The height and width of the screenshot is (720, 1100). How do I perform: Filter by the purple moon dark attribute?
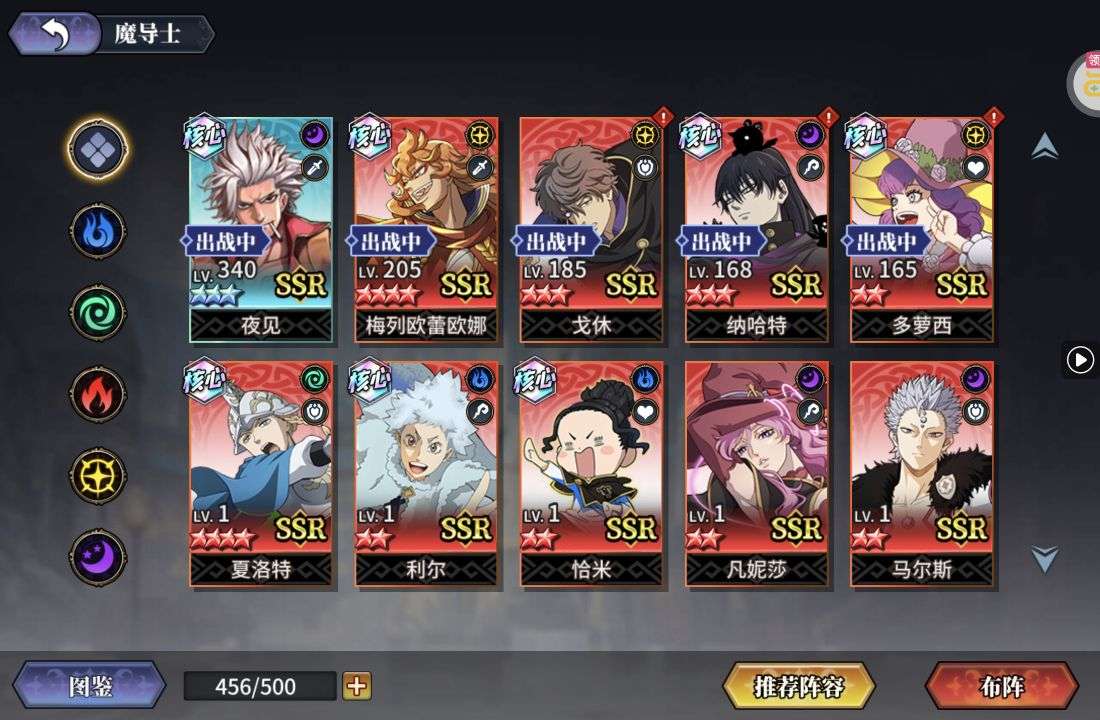[x=98, y=557]
